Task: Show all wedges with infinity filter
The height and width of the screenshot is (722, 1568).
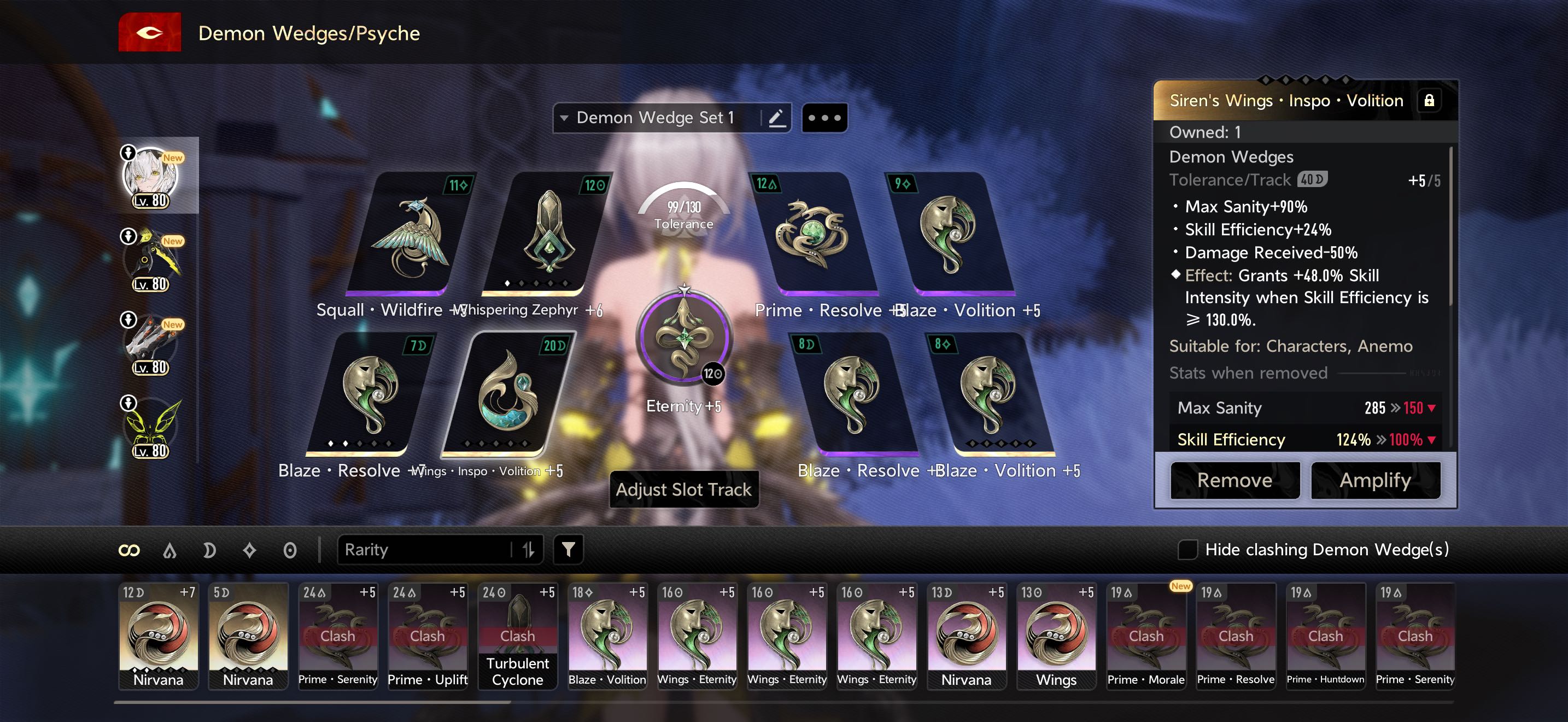Action: coord(129,550)
